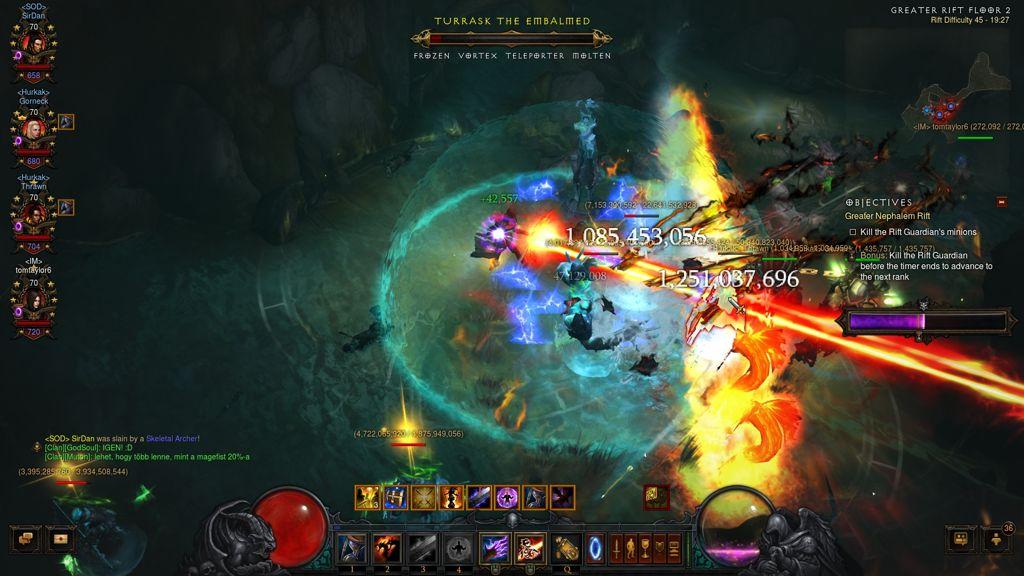Select Gorneck's party portrait

[32, 129]
